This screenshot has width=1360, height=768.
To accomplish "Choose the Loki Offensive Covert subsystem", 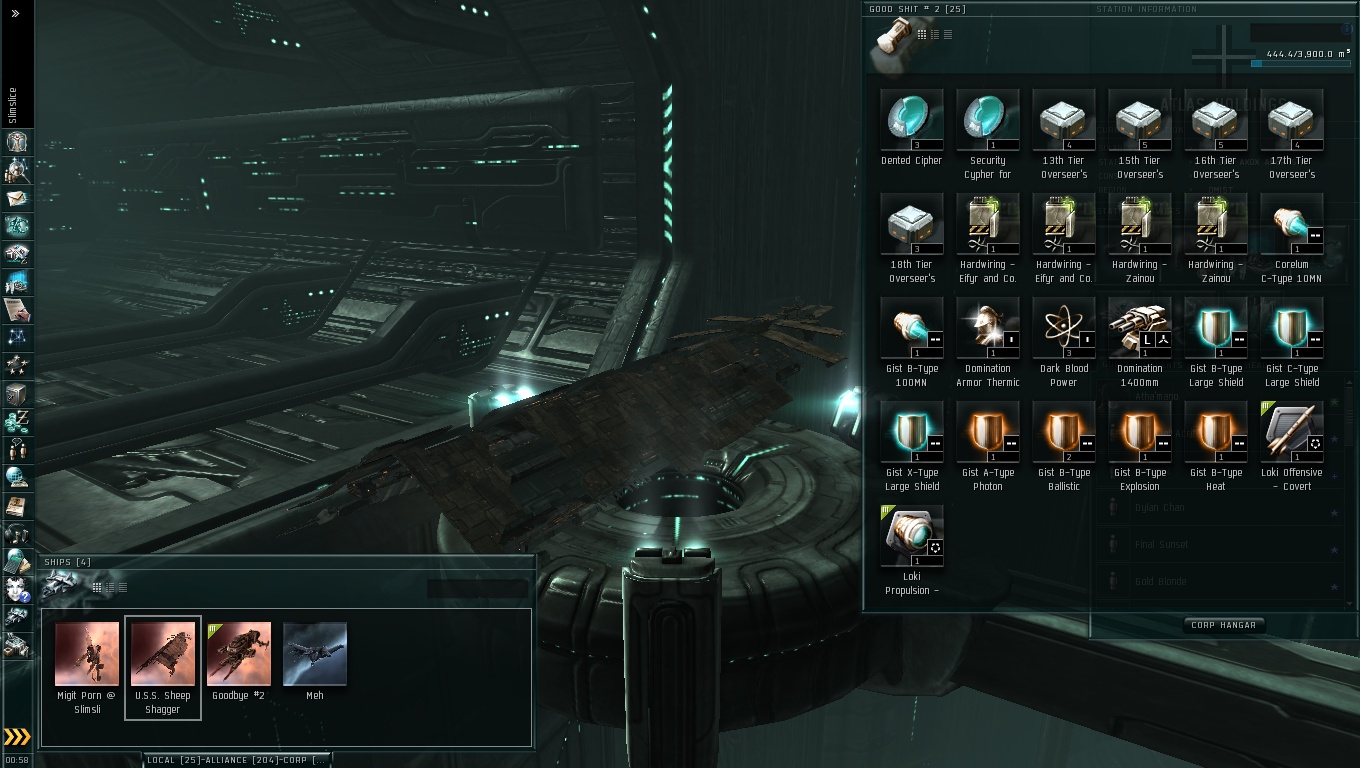I will 1291,432.
